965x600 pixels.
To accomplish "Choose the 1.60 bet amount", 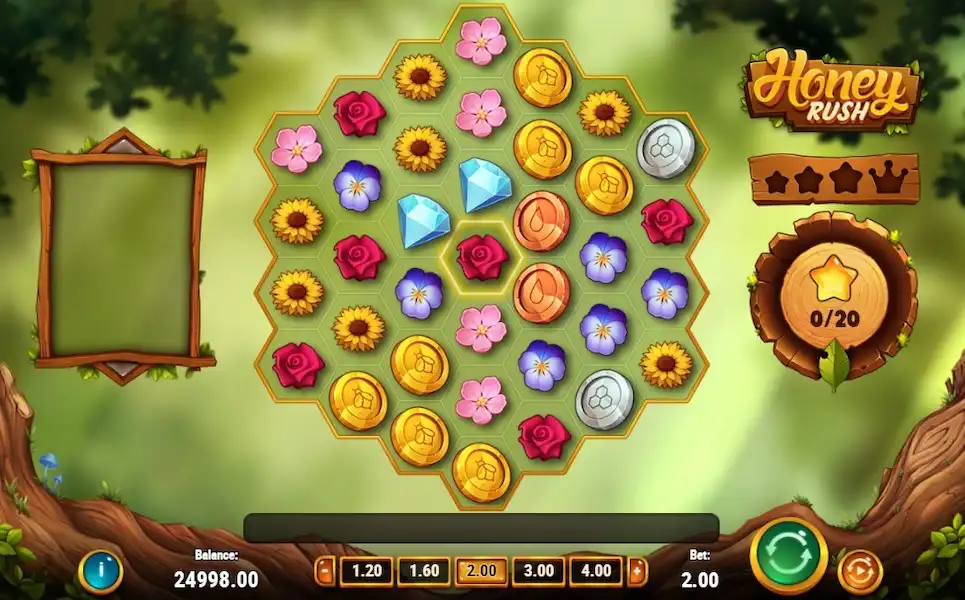I will (423, 571).
